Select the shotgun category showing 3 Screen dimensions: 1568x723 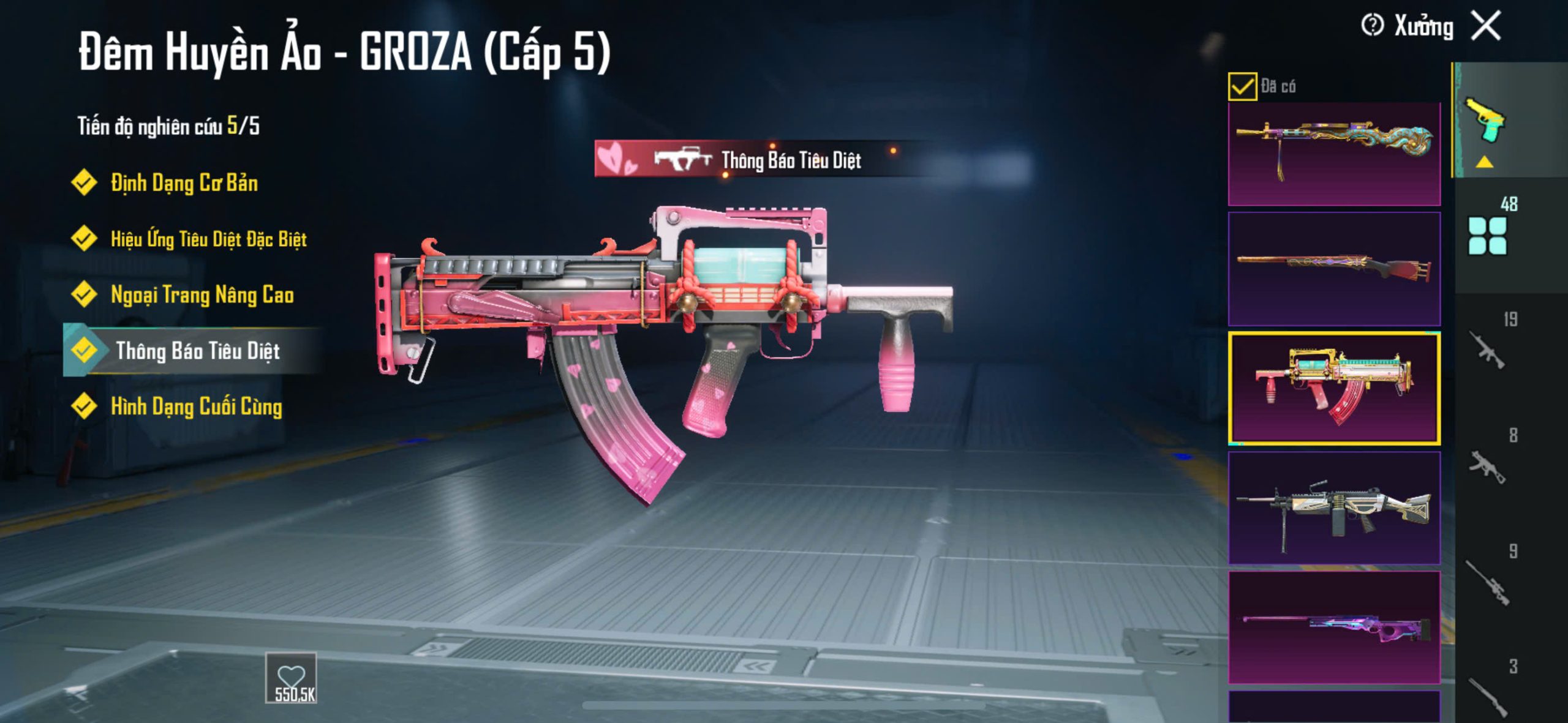pos(1490,692)
